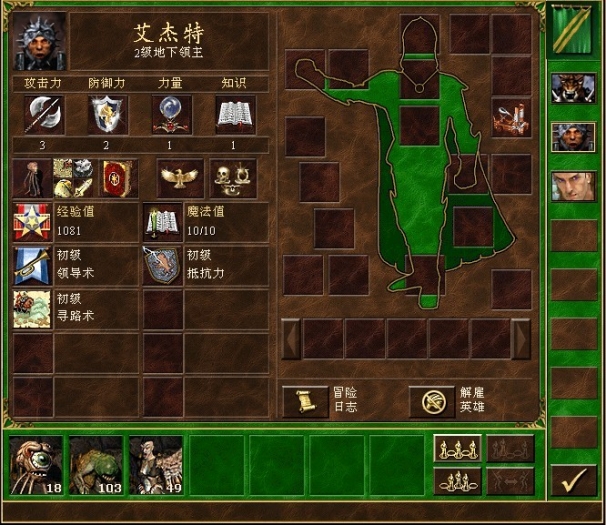The height and width of the screenshot is (525, 606).
Task: Click the green player flag banner
Action: pyautogui.click(x=573, y=28)
